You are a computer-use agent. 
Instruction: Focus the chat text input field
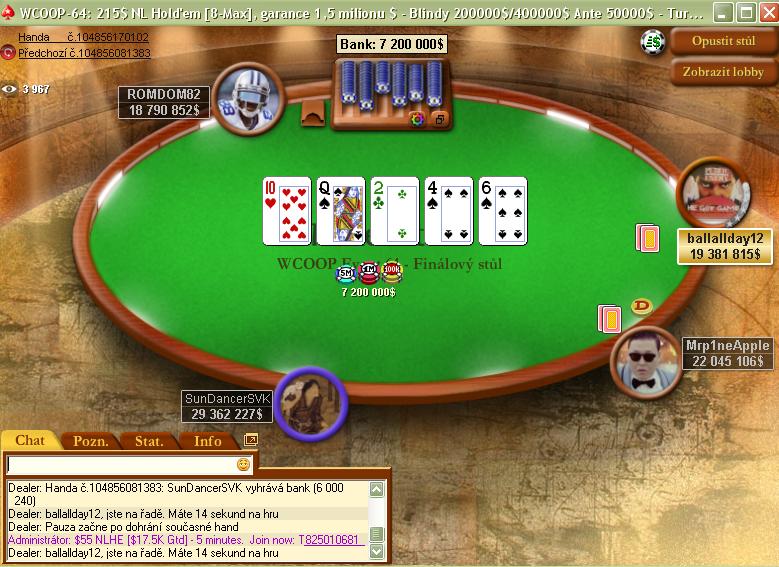click(x=120, y=465)
